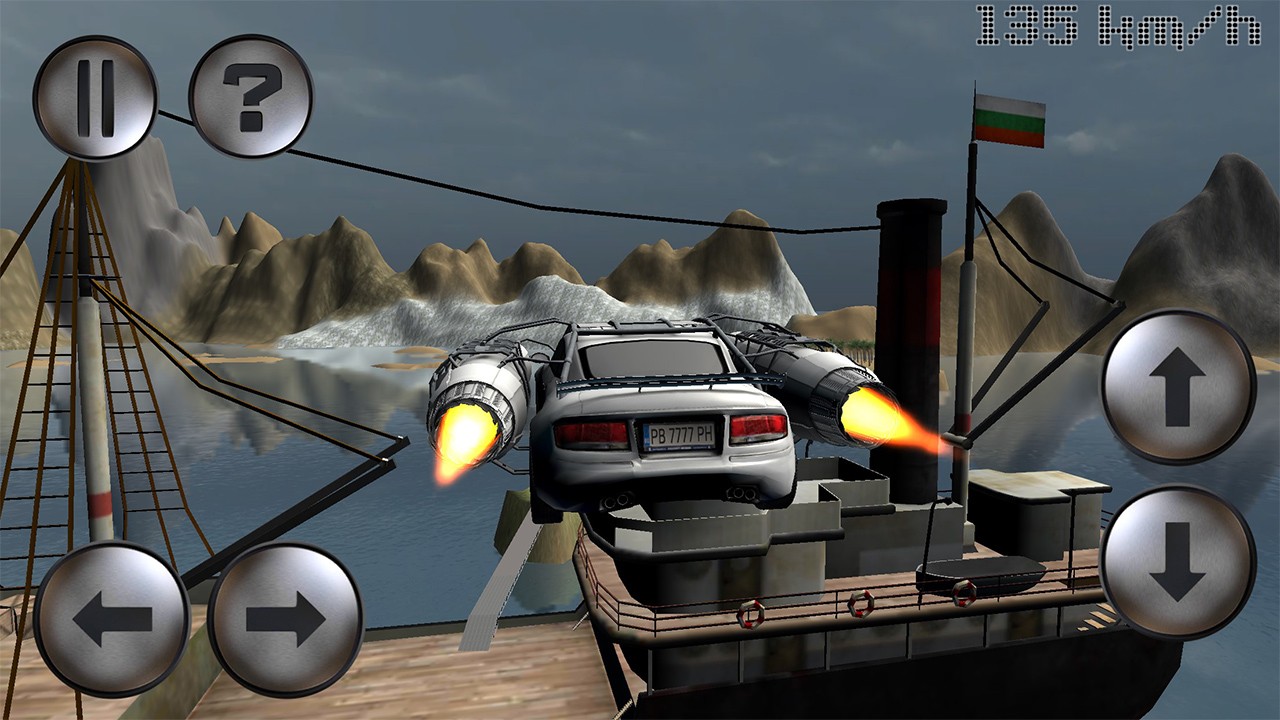Steer left with the left arrow button
This screenshot has height=720, width=1280.
click(111, 619)
